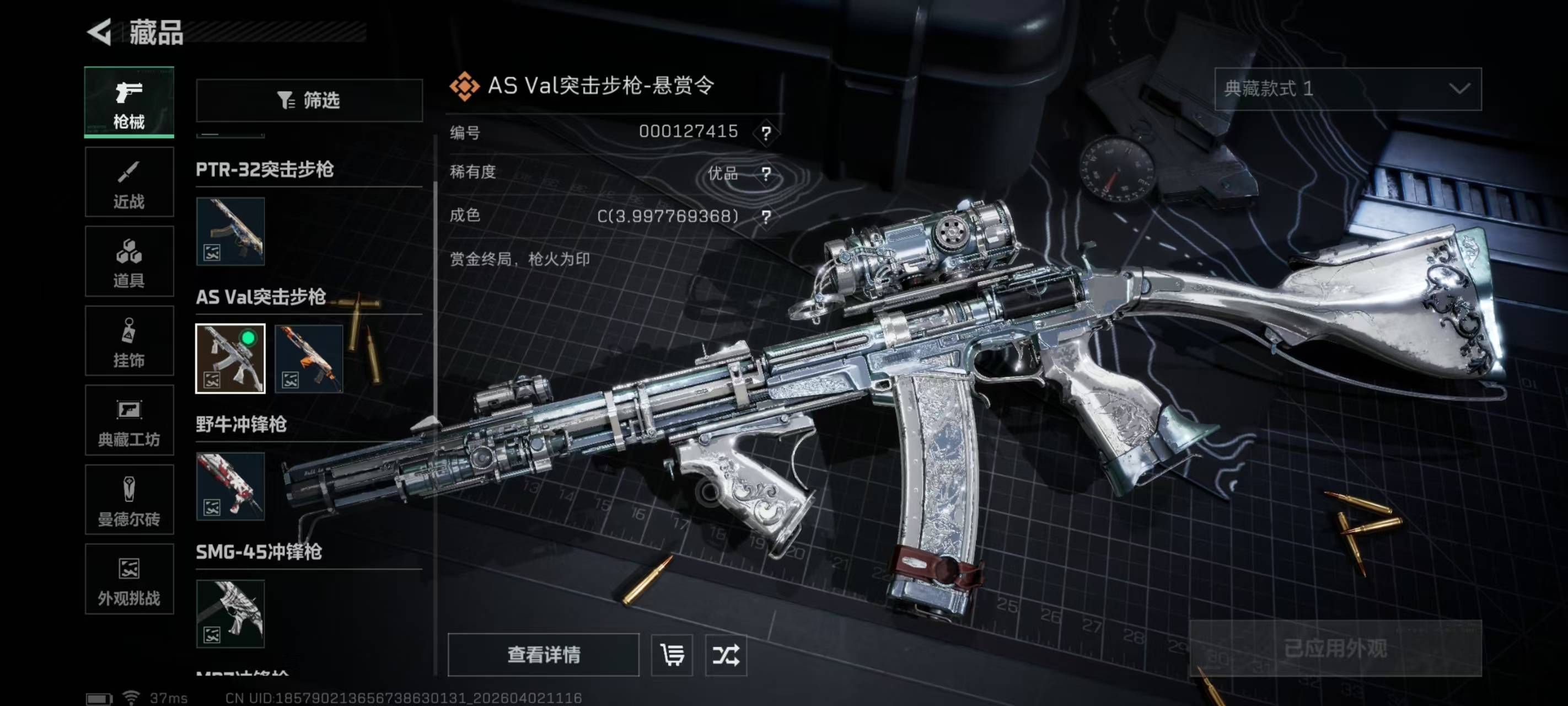Choose the silver AS Val skin thumbnail
Image resolution: width=1568 pixels, height=706 pixels.
click(x=230, y=359)
